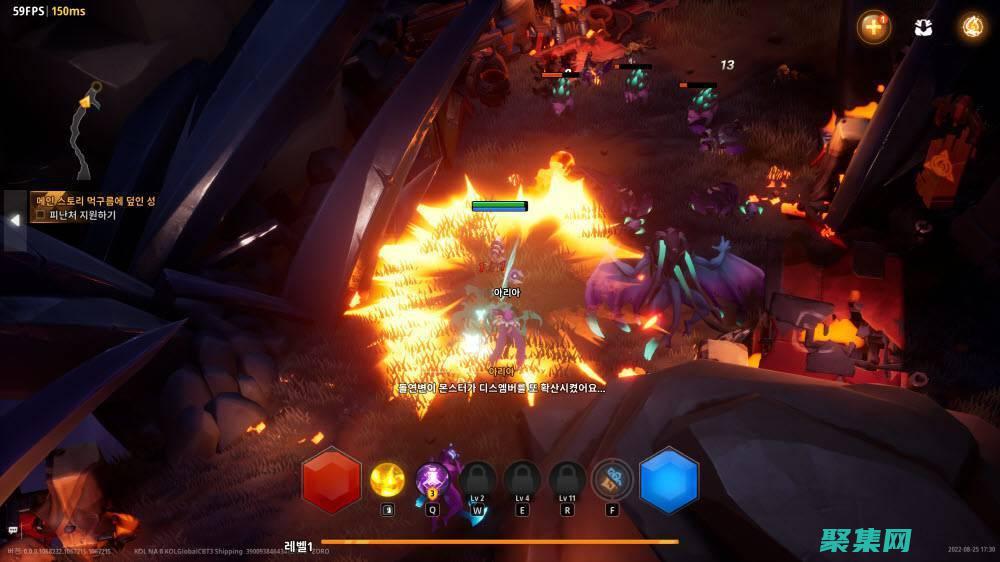Select the locked Lv 4 E skill slot
Viewport: 1000px width, 562px height.
pos(522,480)
